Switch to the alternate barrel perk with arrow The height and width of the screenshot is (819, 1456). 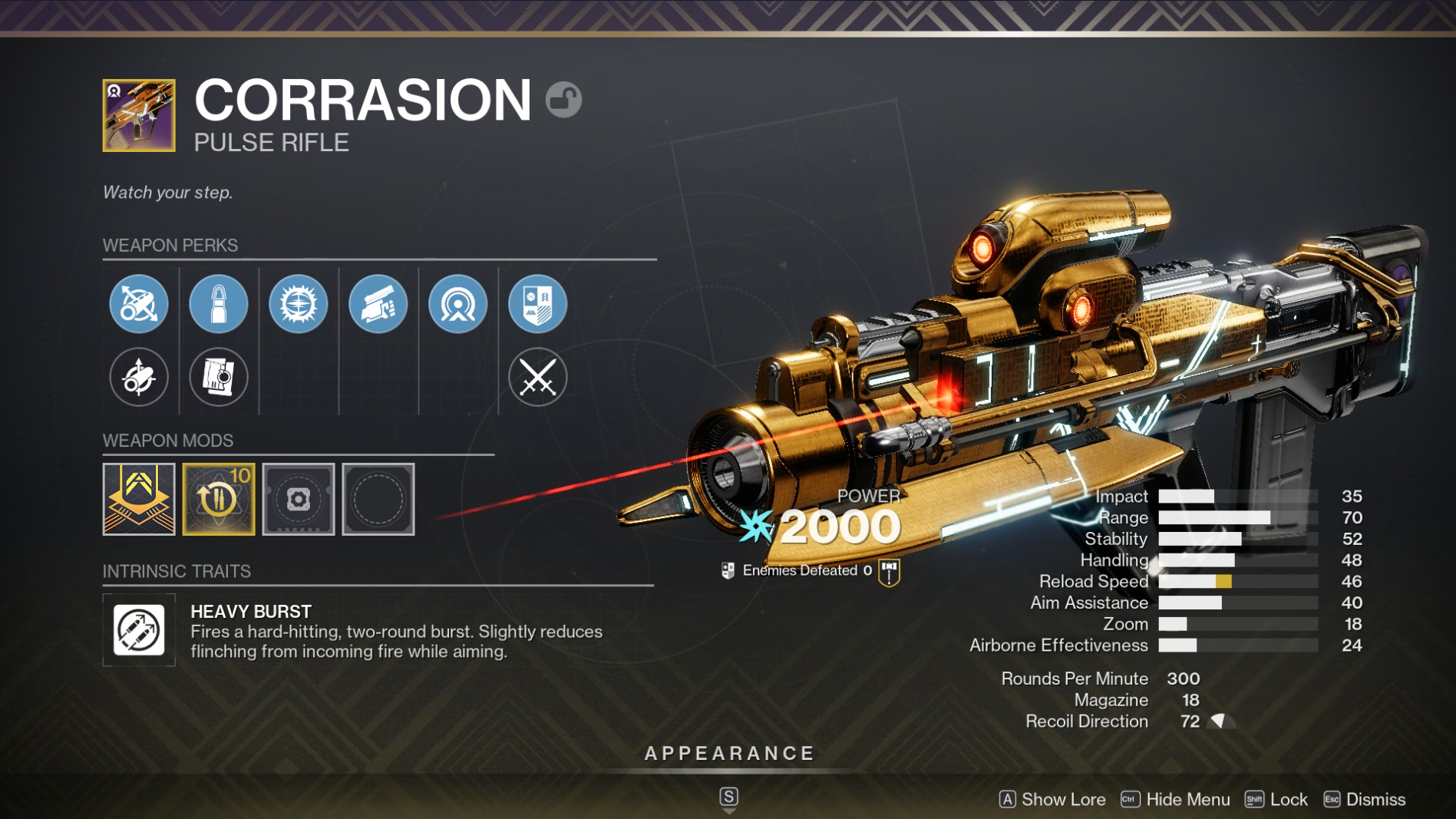pyautogui.click(x=139, y=377)
